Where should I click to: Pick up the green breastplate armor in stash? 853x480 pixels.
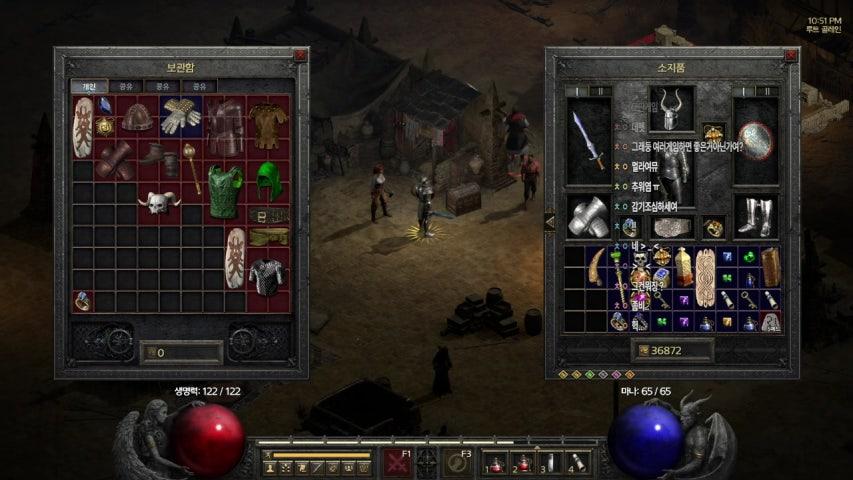(x=225, y=191)
